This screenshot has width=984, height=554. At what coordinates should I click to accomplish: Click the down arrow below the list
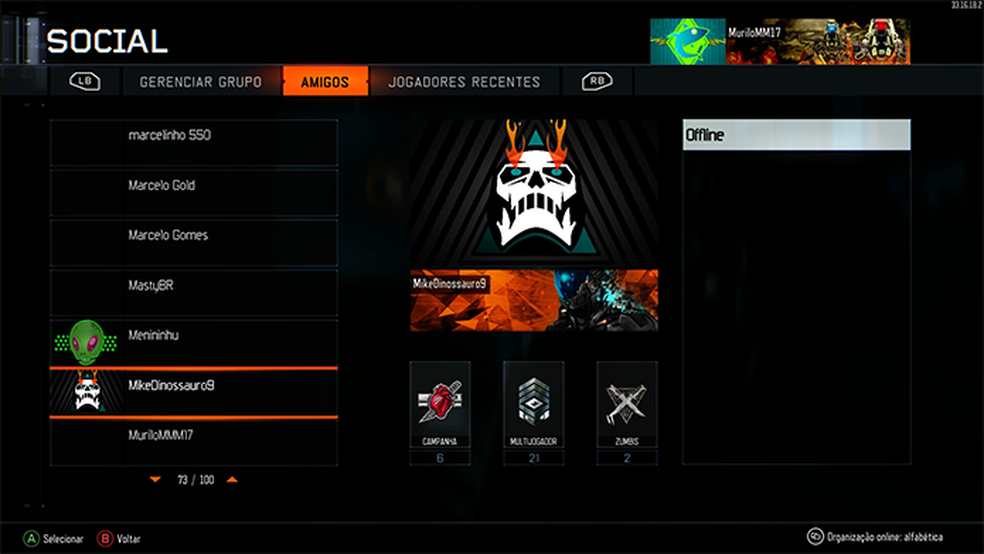click(155, 480)
